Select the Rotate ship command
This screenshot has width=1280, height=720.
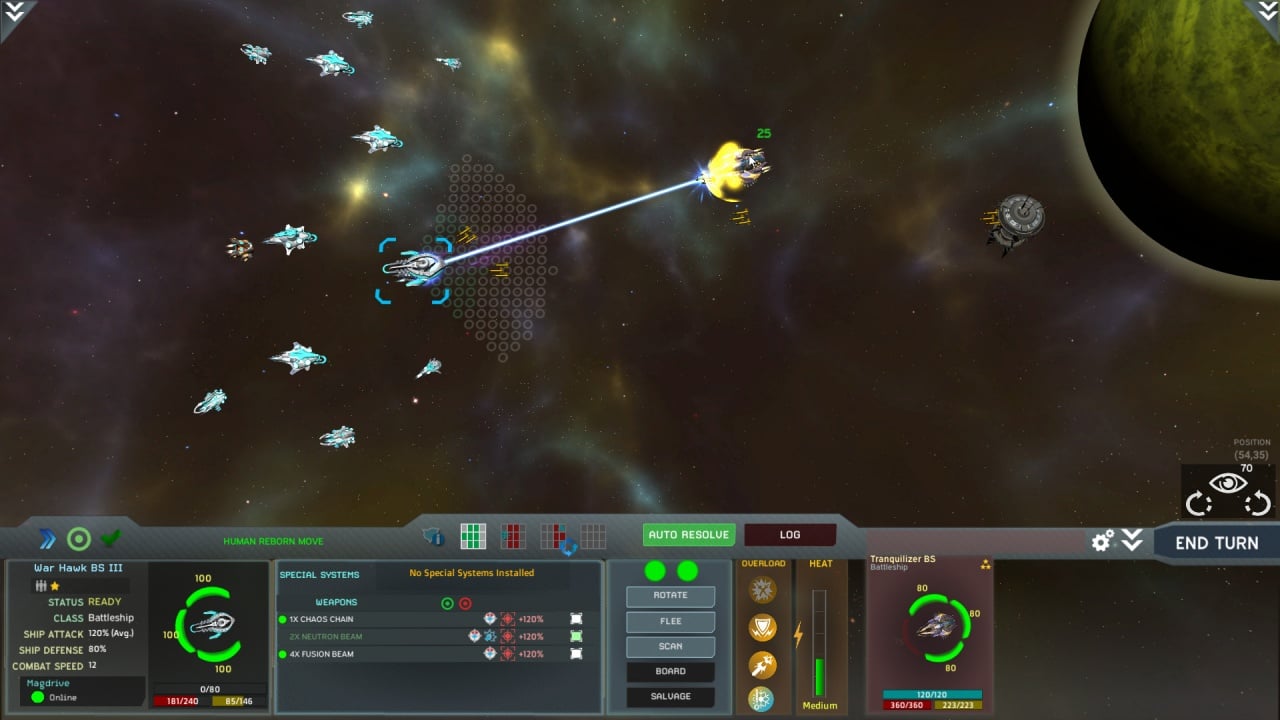tap(670, 596)
